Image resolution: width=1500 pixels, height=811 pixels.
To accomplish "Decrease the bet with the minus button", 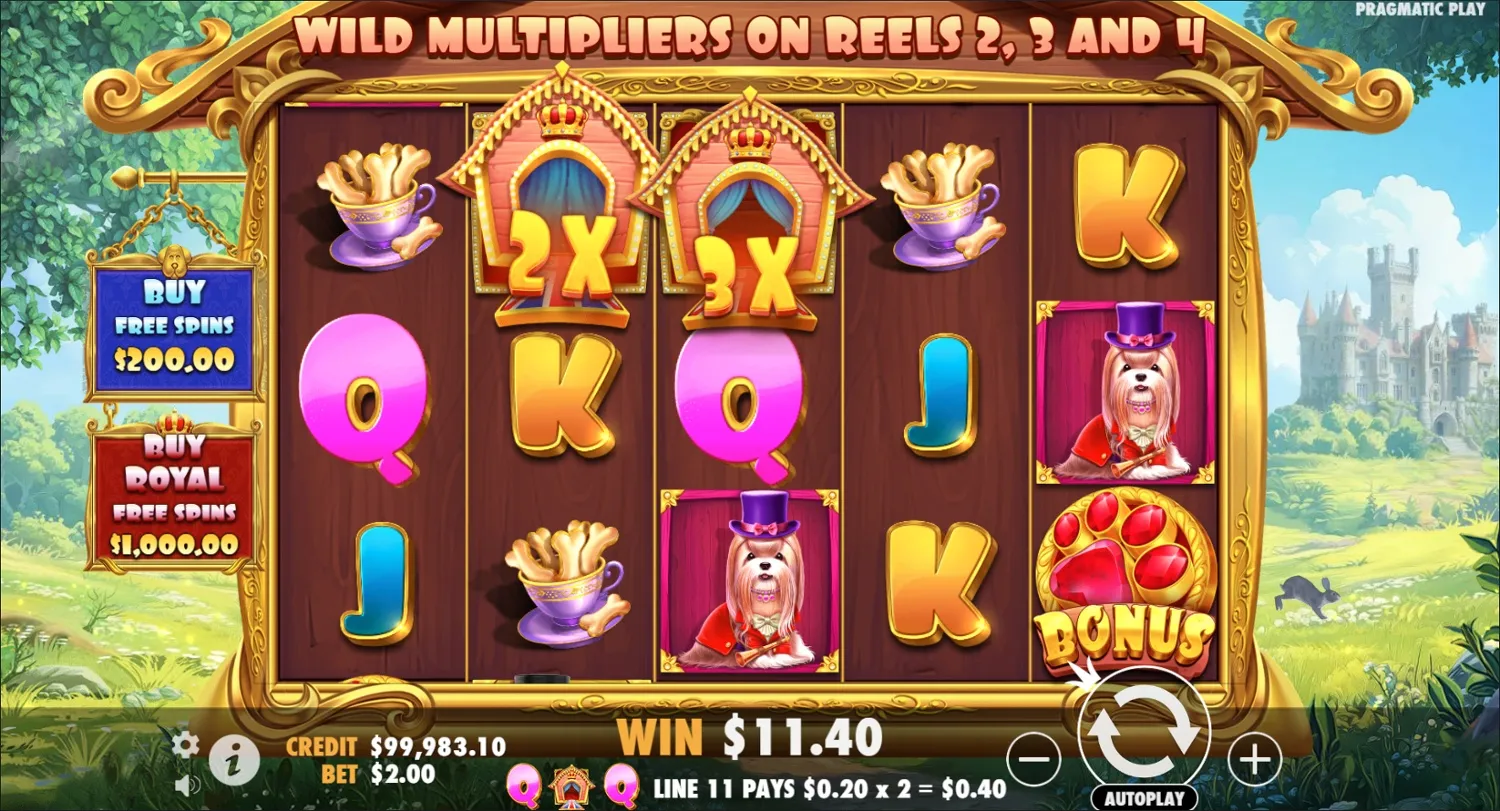I will click(x=1035, y=761).
